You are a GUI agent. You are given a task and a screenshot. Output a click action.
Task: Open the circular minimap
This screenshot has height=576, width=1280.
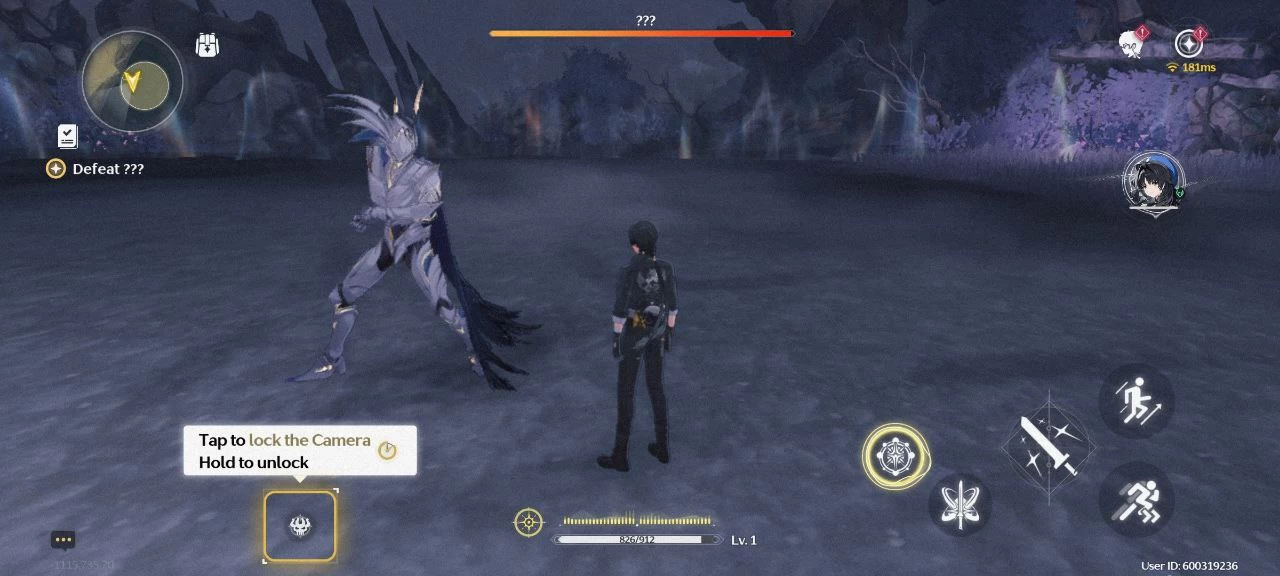click(133, 81)
